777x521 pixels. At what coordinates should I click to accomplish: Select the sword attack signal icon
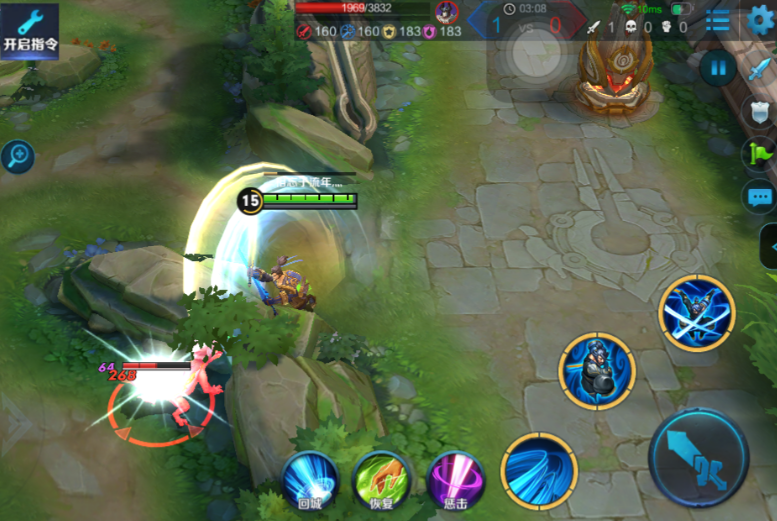click(x=758, y=71)
